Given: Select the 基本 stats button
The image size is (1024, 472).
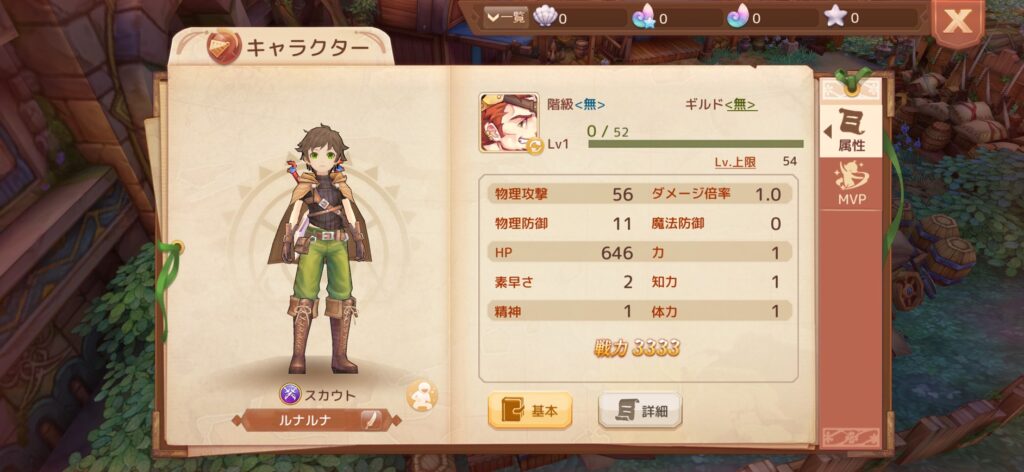Looking at the screenshot, I should click(x=529, y=410).
